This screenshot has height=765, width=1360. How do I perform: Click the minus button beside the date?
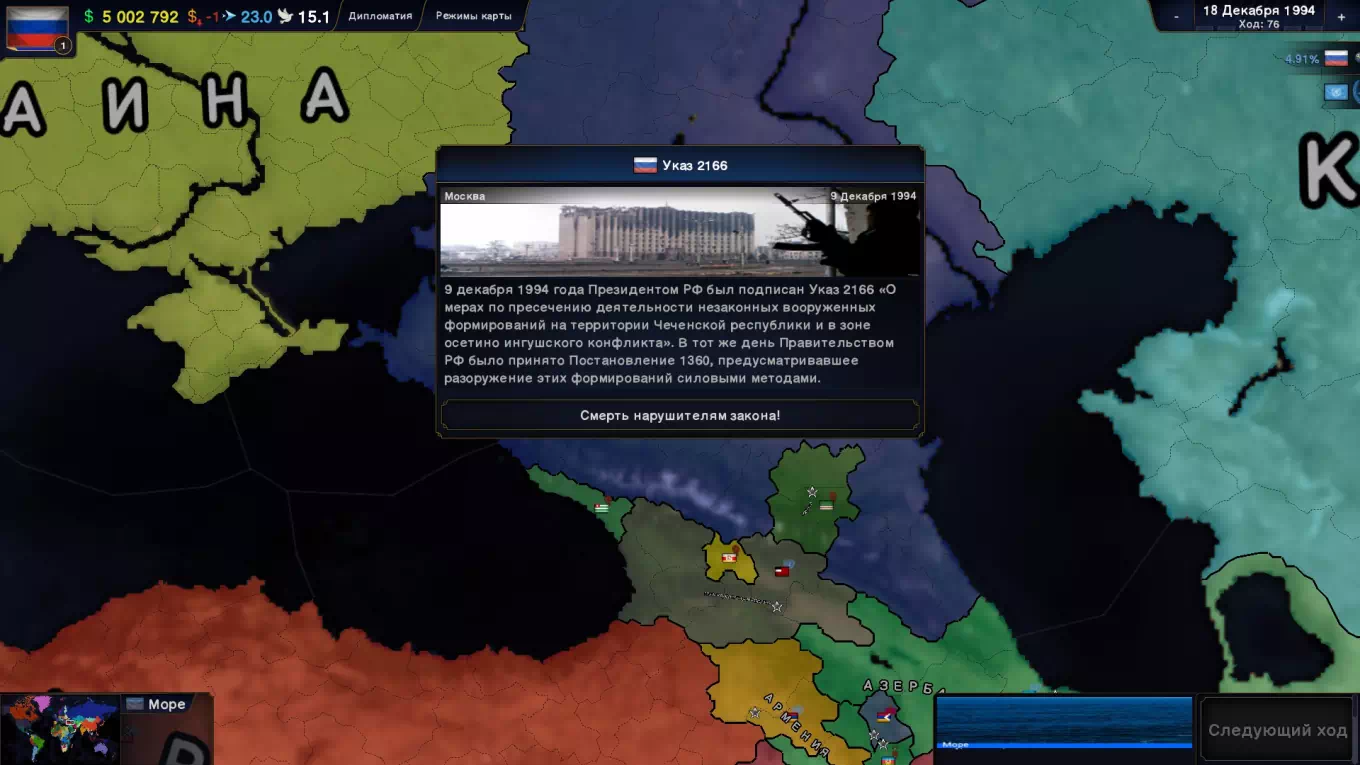pos(1176,17)
